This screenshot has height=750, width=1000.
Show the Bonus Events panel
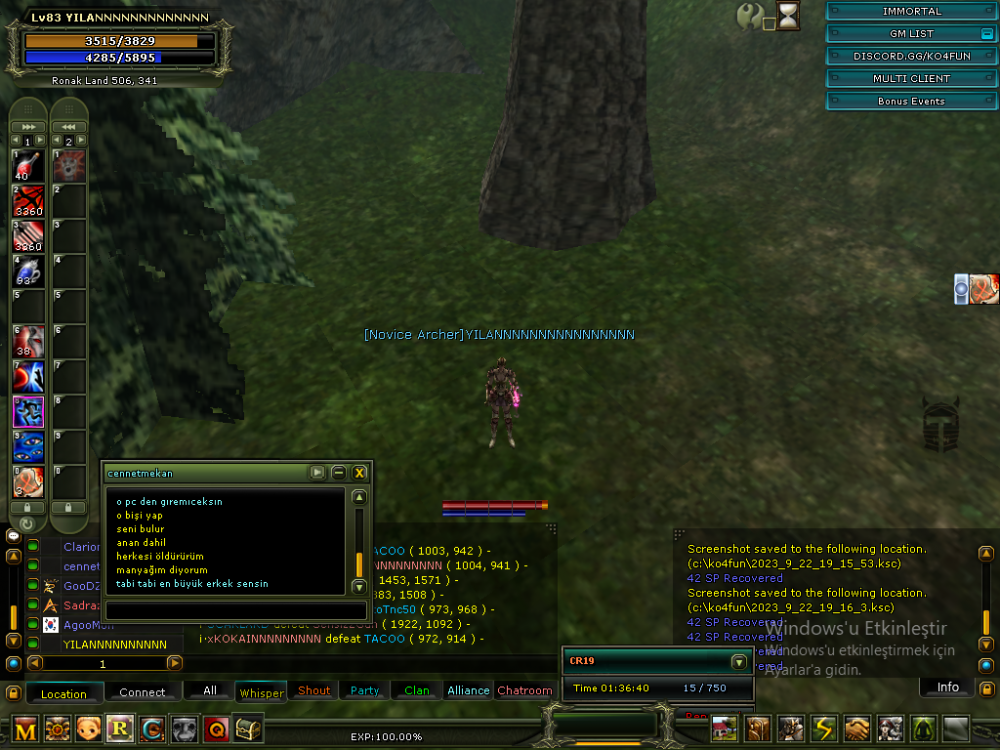click(x=911, y=101)
